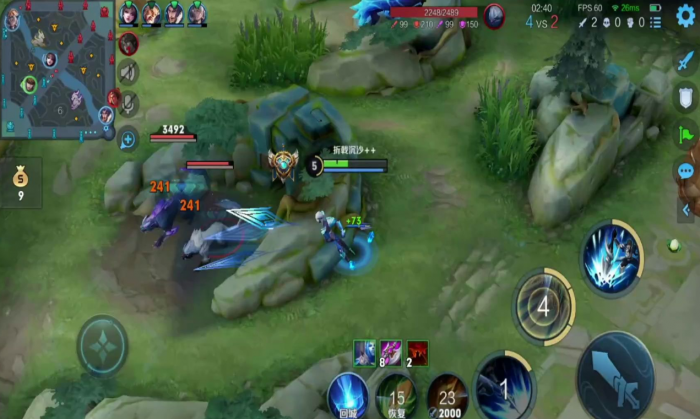Activate the summoner spell showing 2000
This screenshot has width=700, height=419.
pos(446,395)
